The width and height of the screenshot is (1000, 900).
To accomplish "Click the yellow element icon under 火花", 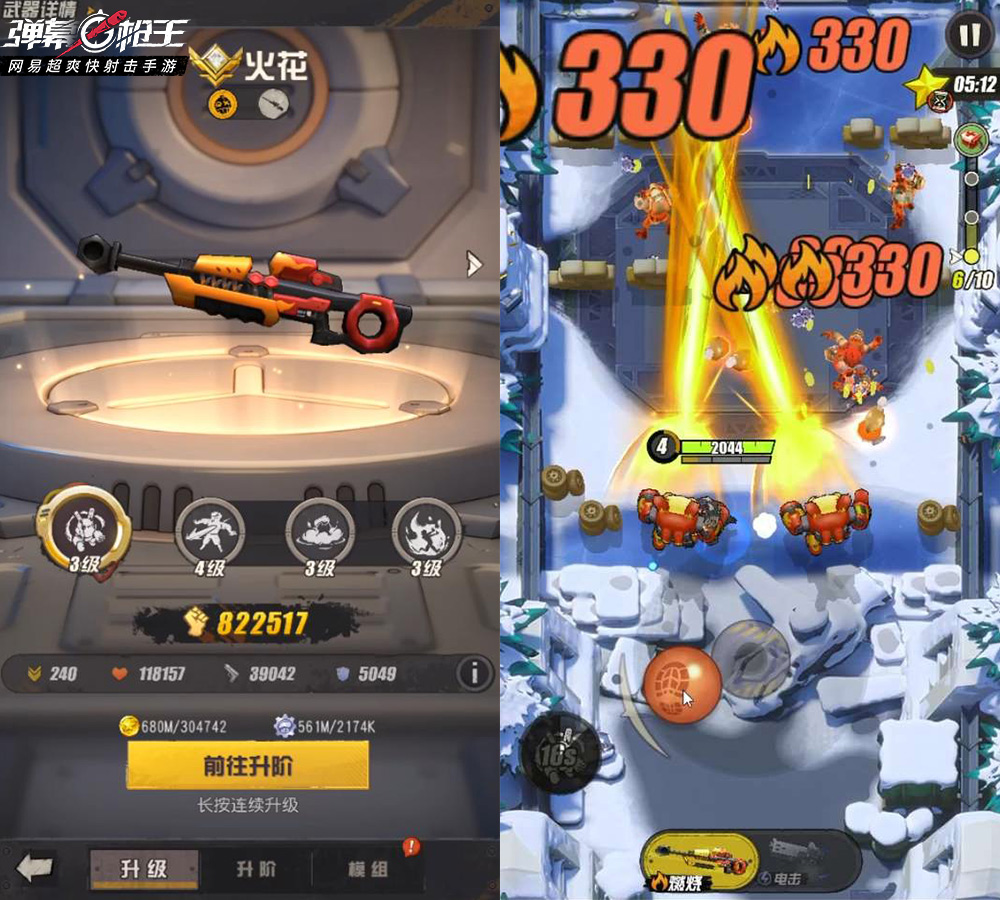I will [x=222, y=101].
